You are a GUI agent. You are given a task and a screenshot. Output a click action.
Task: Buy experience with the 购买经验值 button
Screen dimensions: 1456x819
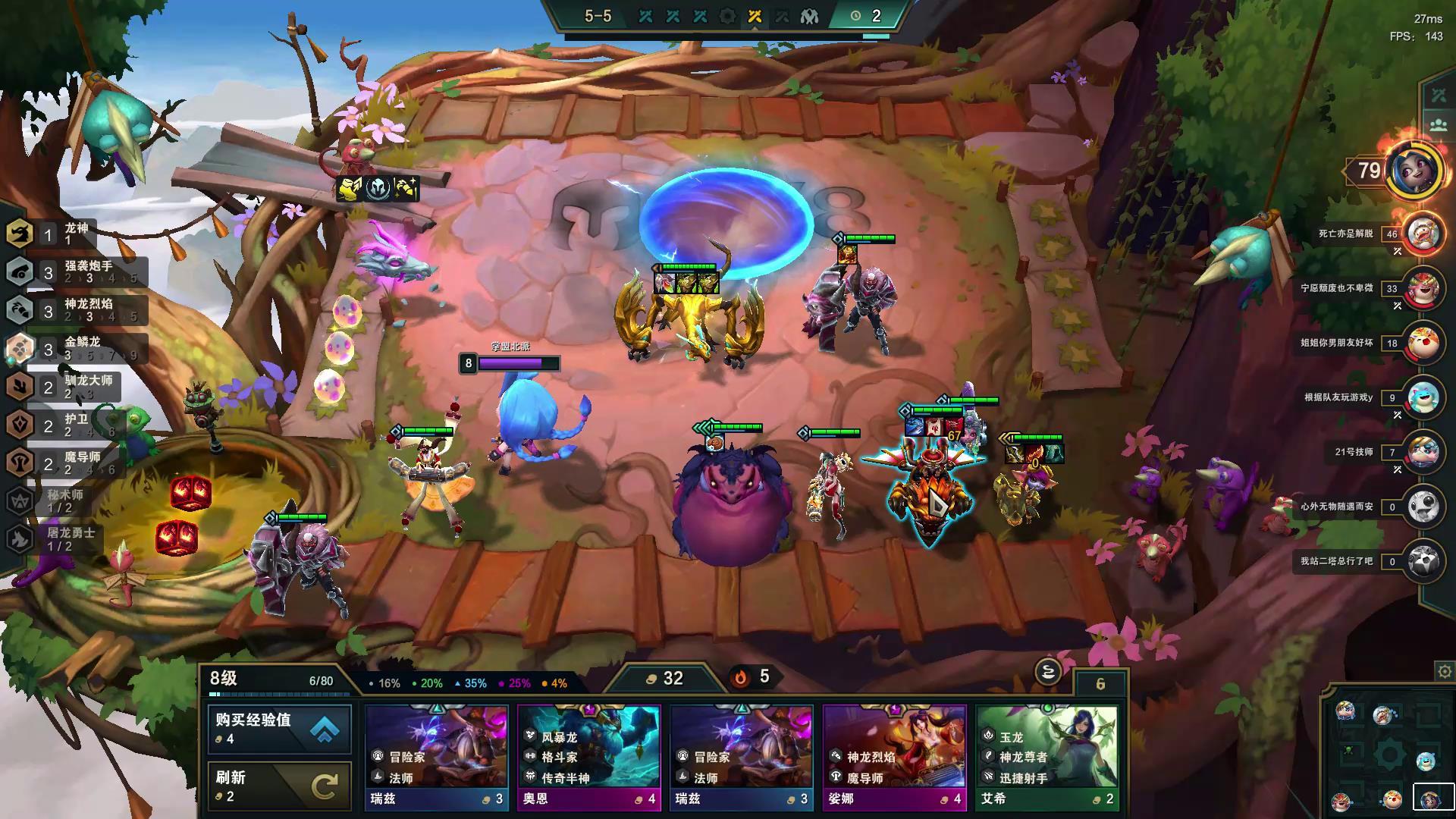coord(279,729)
